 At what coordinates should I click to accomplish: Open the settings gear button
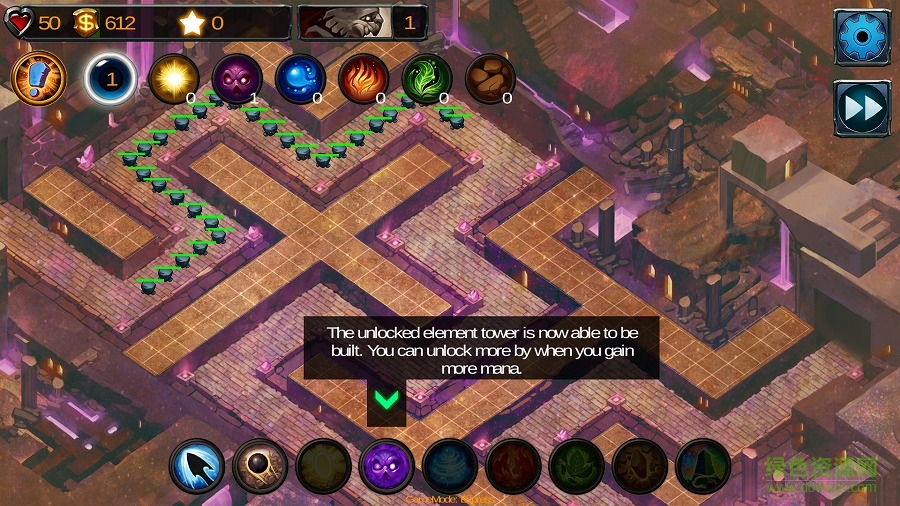860,37
